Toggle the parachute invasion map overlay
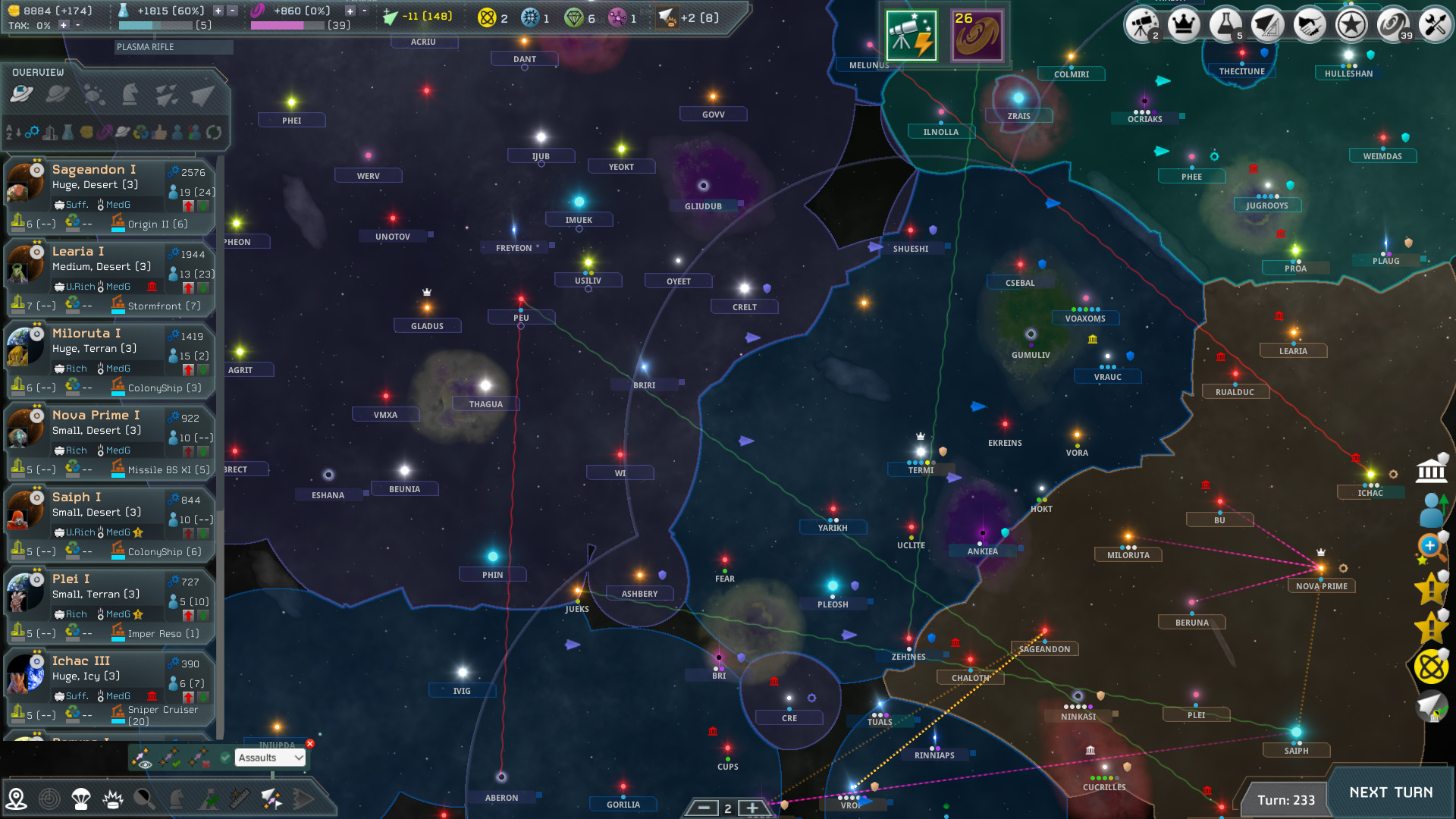The height and width of the screenshot is (819, 1456). point(80,799)
